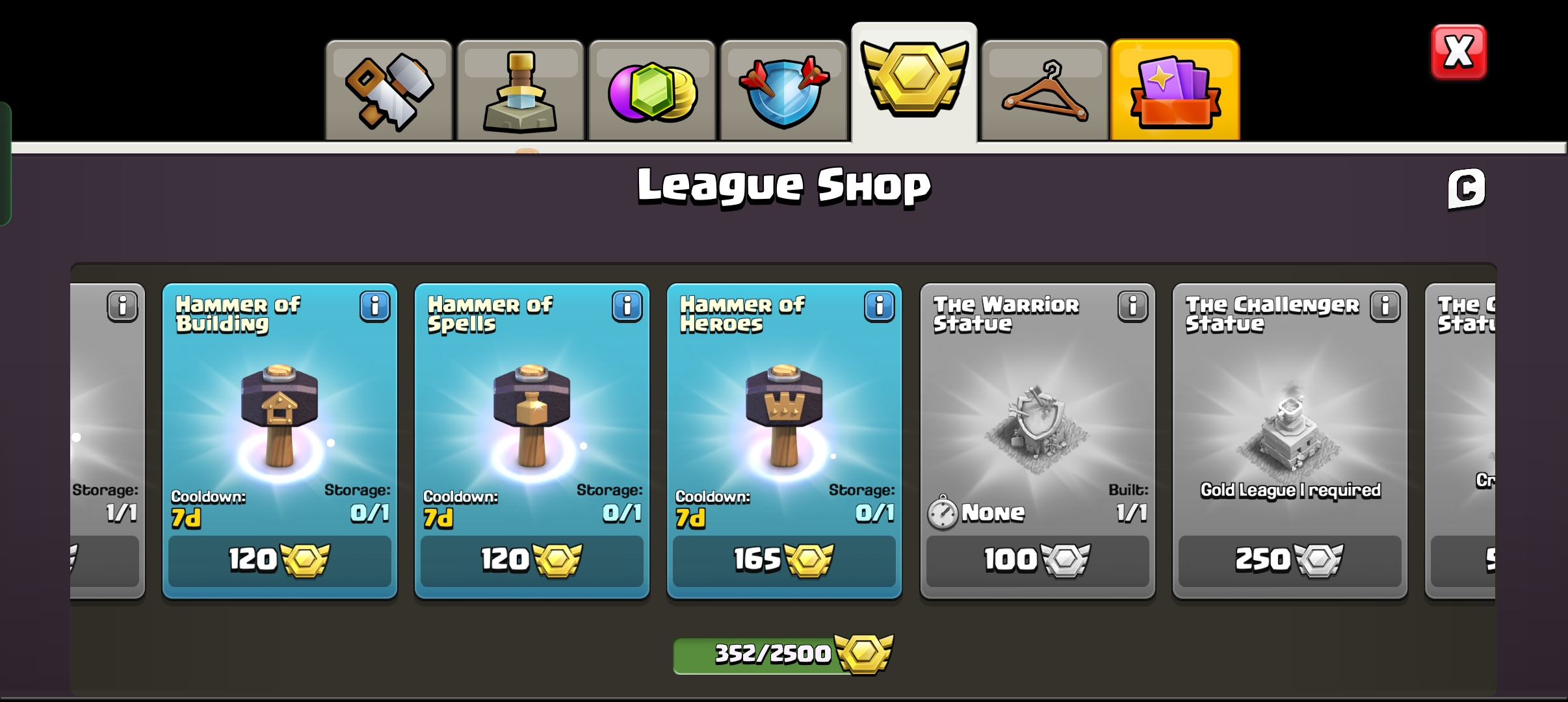Purchase The Warrior Statue for 100 medals
The image size is (1568, 702).
[x=1039, y=560]
